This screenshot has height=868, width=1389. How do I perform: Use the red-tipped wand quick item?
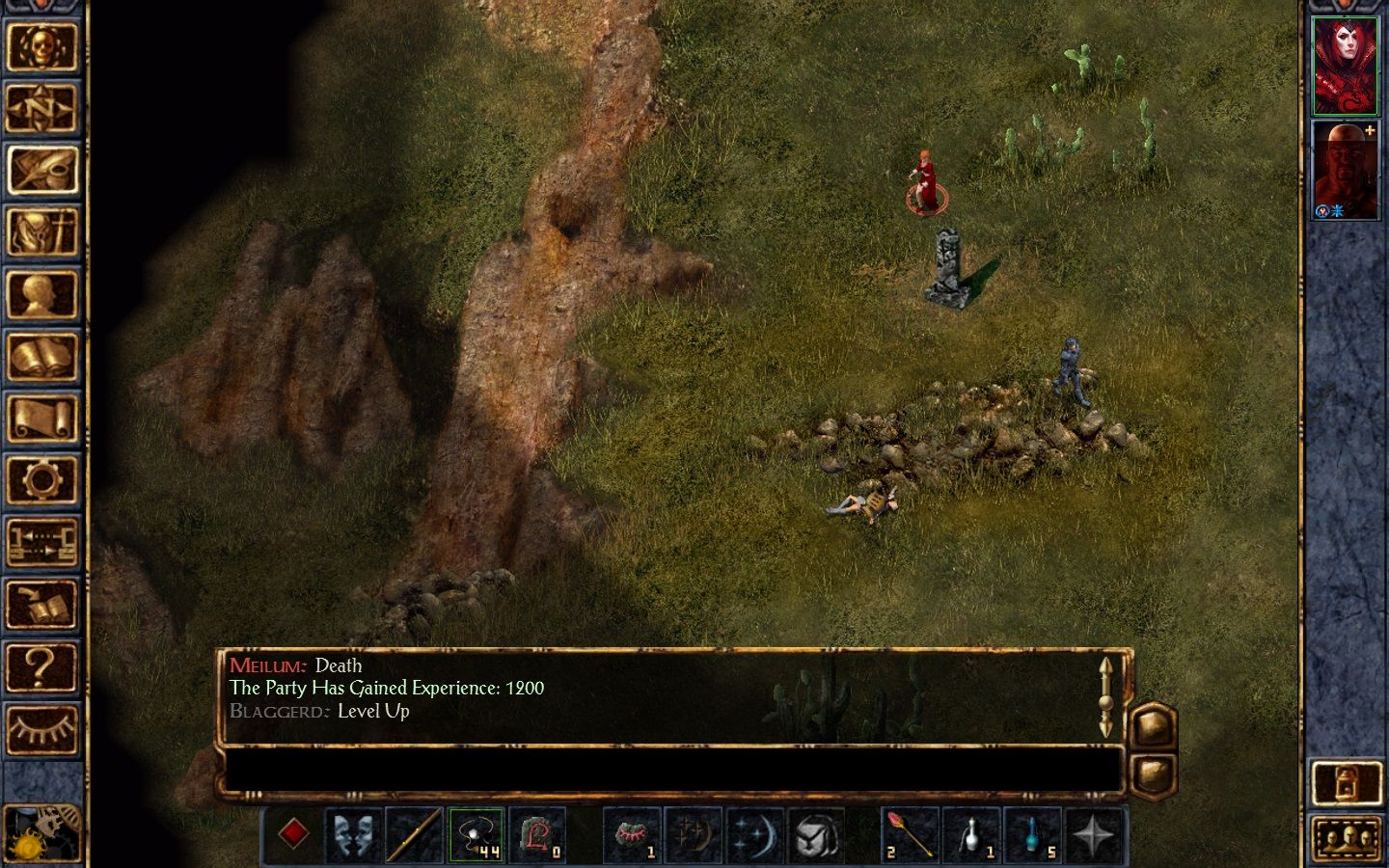910,835
